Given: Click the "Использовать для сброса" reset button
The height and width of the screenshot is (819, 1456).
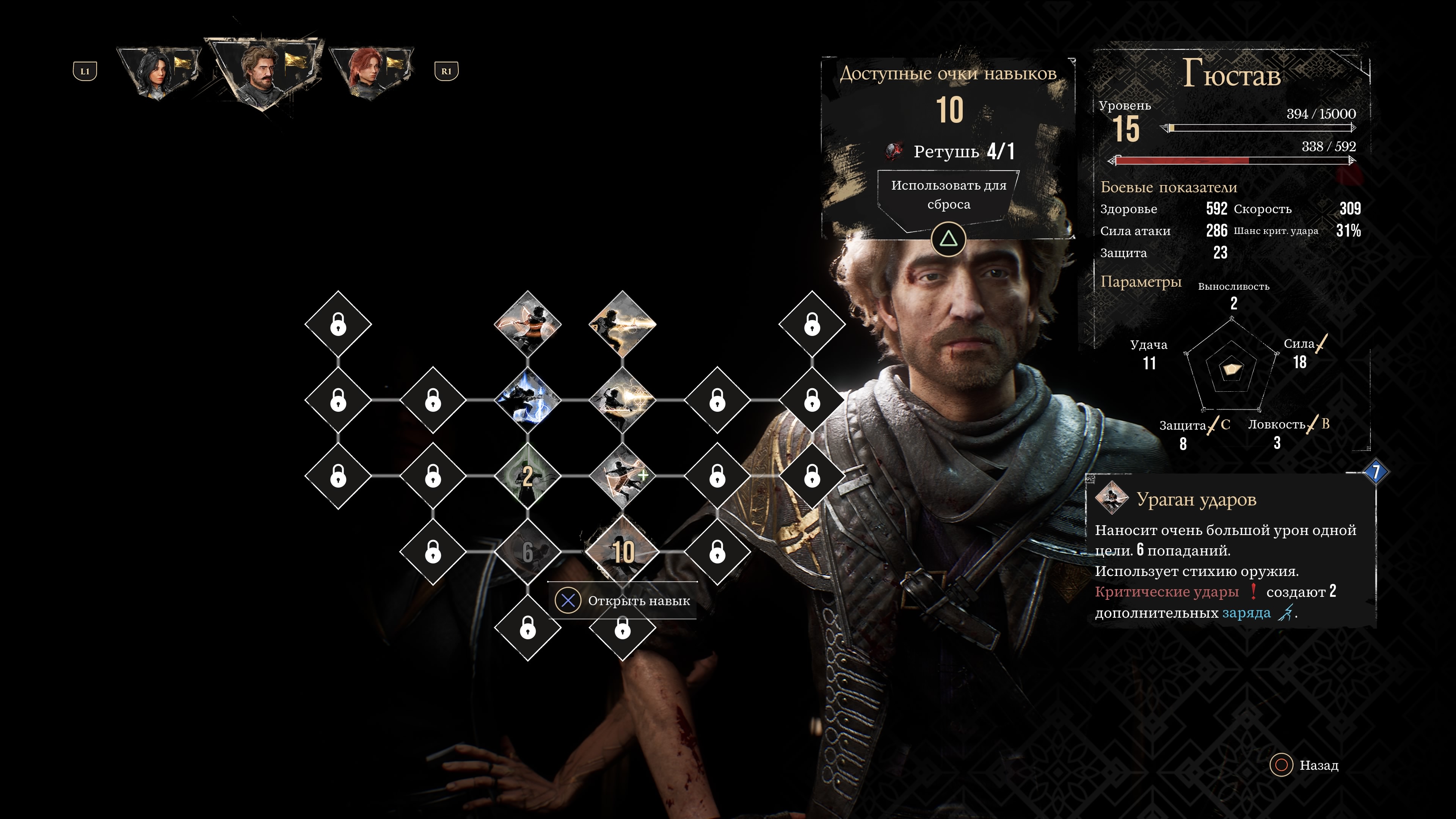Looking at the screenshot, I should 948,195.
